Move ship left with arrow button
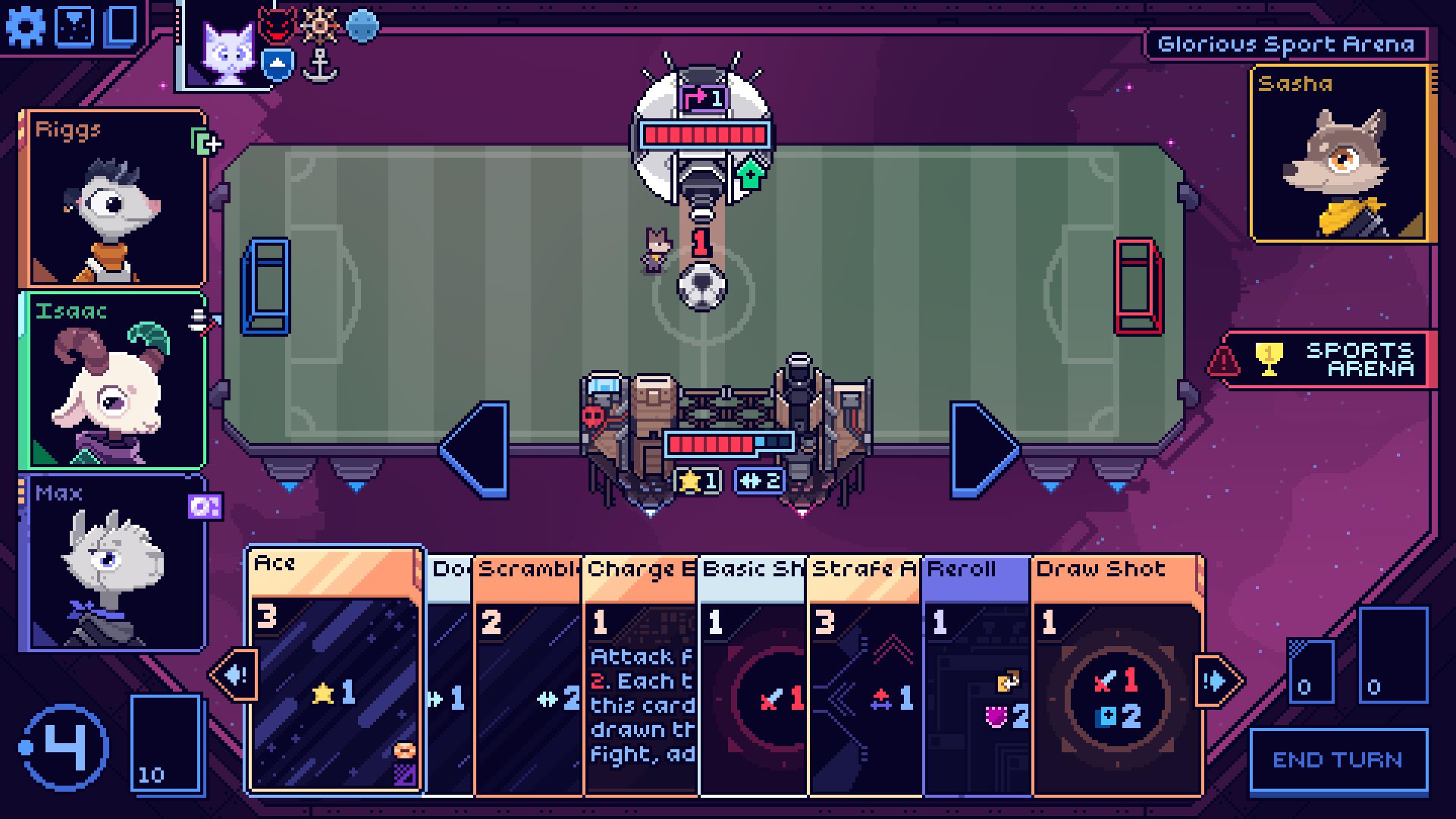Viewport: 1456px width, 819px height. click(x=476, y=449)
